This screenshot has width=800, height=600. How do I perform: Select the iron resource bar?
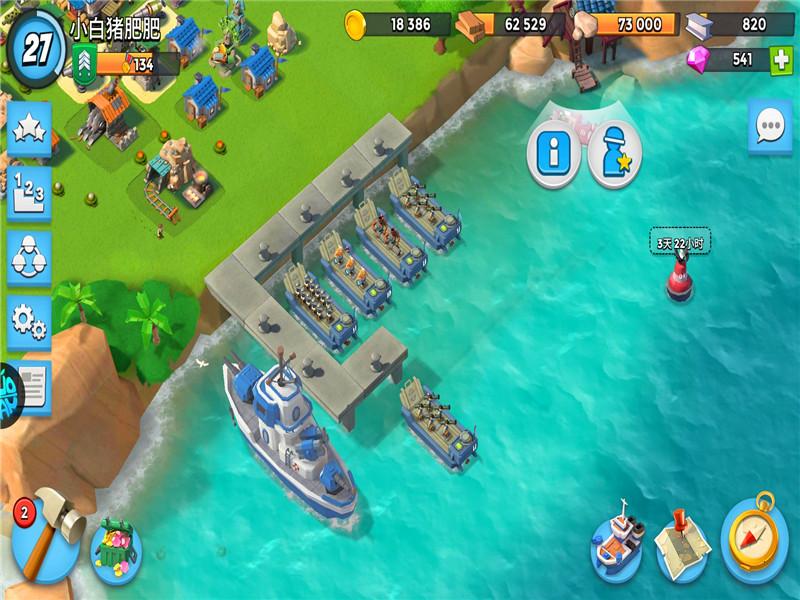pyautogui.click(x=740, y=24)
